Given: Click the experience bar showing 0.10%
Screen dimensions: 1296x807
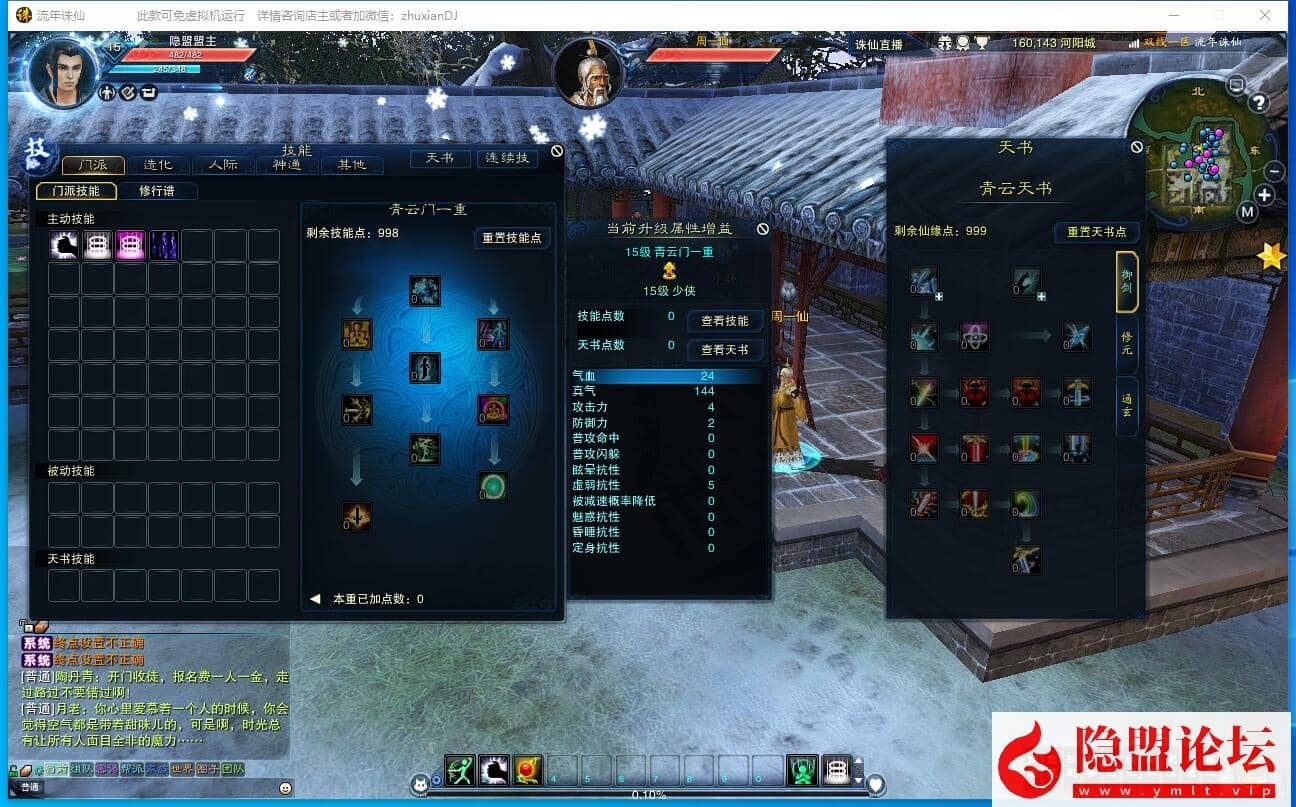Looking at the screenshot, I should click(648, 794).
